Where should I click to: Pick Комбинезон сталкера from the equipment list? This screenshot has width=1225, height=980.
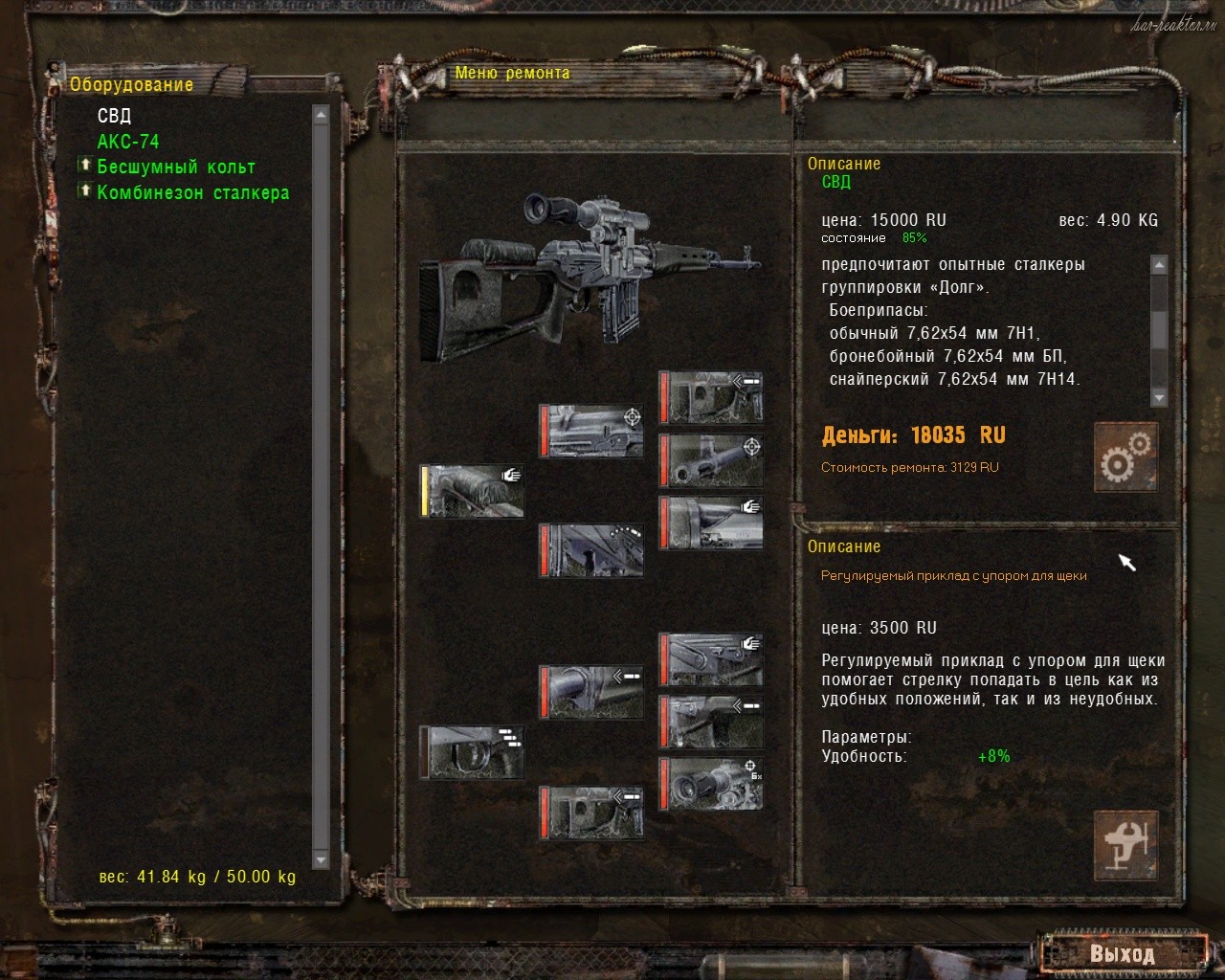[x=192, y=193]
